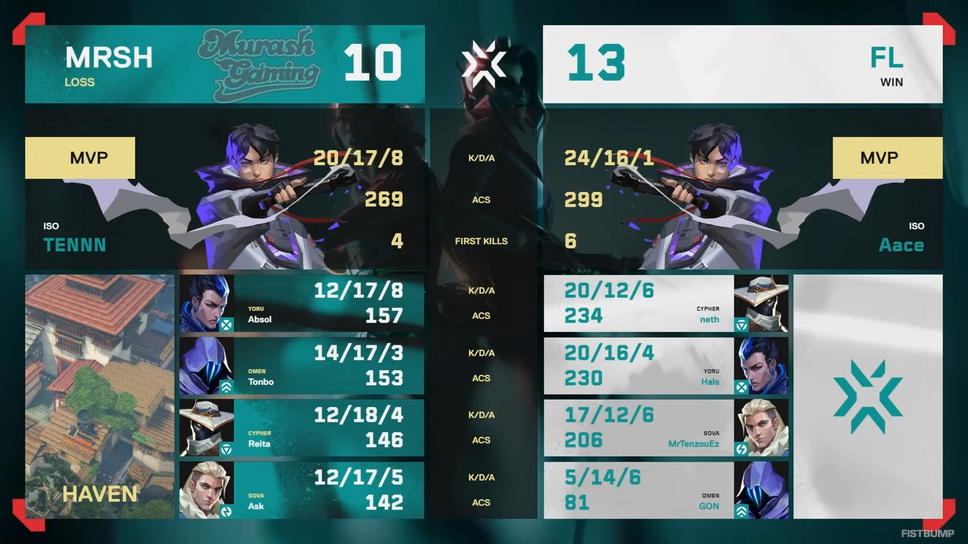
Task: Select GON's Omen scoreboard row
Action: click(665, 489)
